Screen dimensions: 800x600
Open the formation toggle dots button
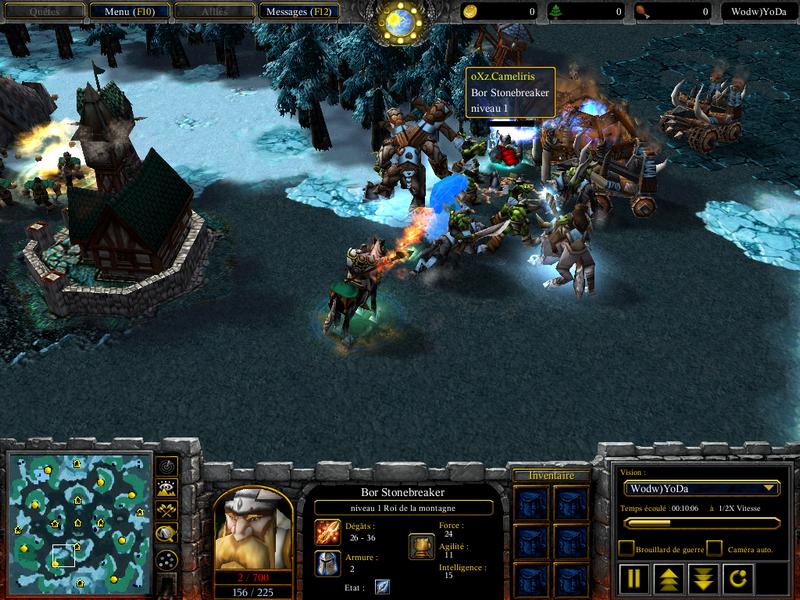167,559
